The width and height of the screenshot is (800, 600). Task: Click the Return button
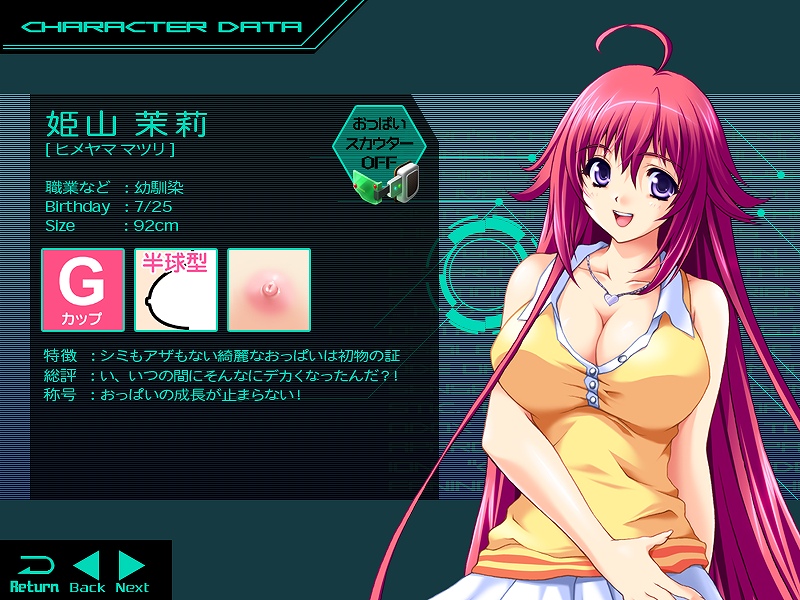pos(34,572)
